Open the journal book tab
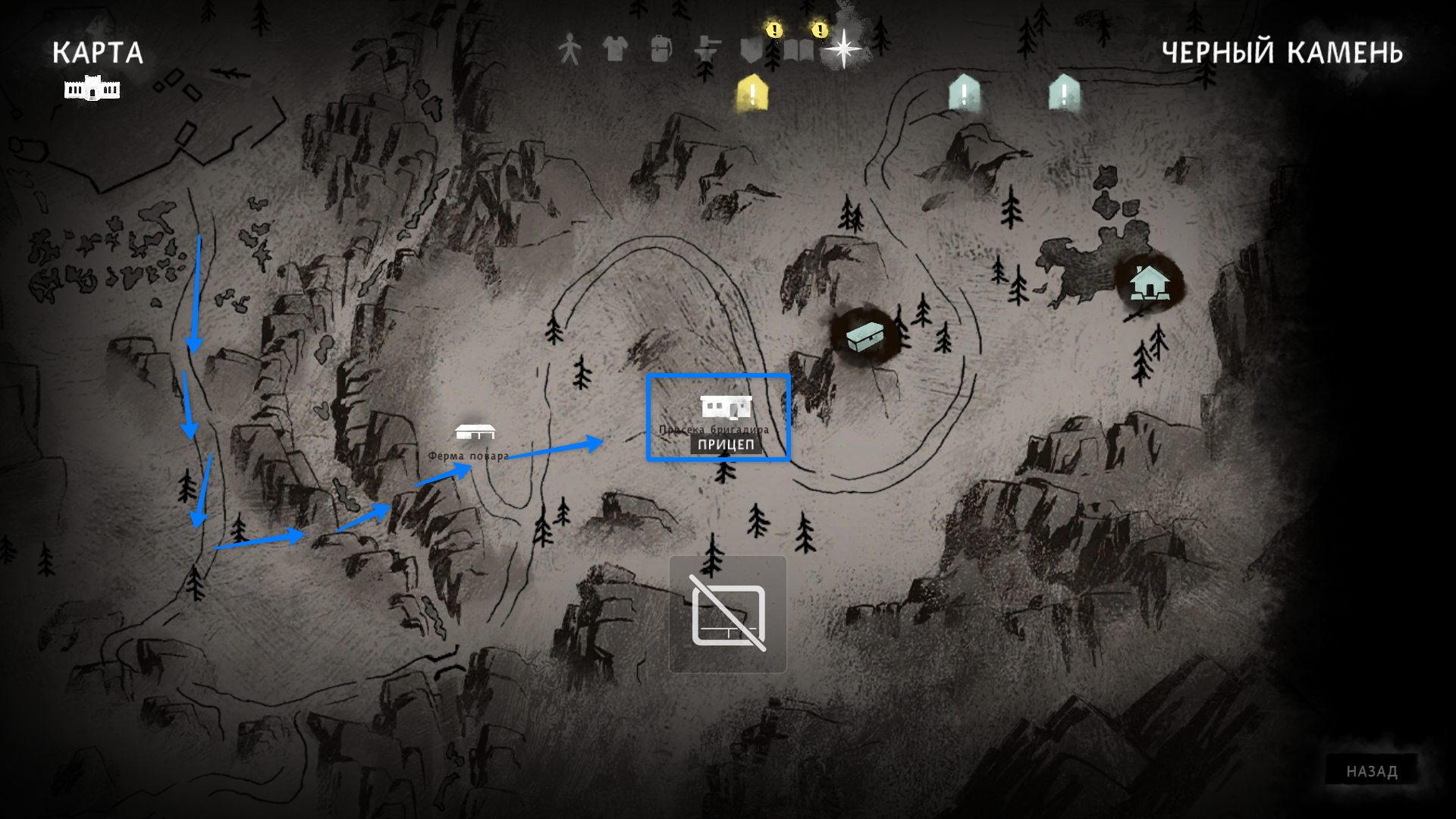The height and width of the screenshot is (819, 1456). [798, 50]
